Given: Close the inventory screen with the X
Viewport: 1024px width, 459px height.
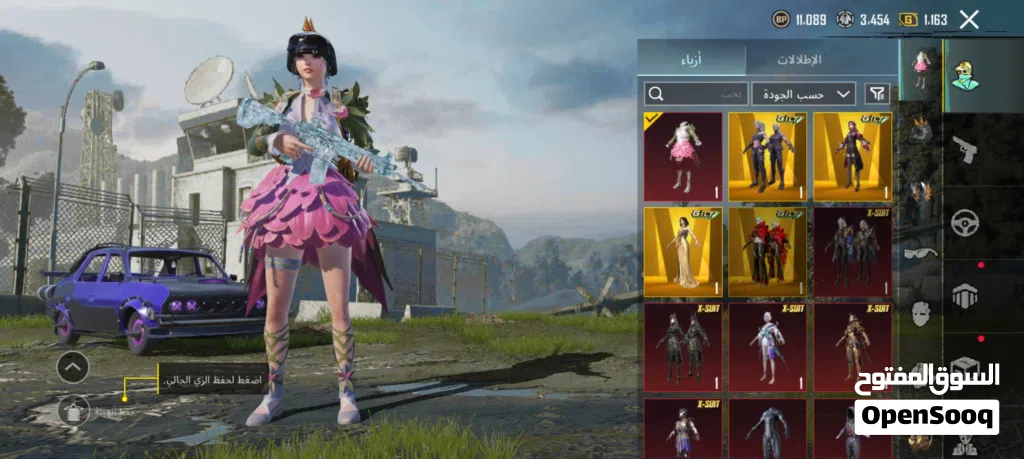Looking at the screenshot, I should pos(968,19).
